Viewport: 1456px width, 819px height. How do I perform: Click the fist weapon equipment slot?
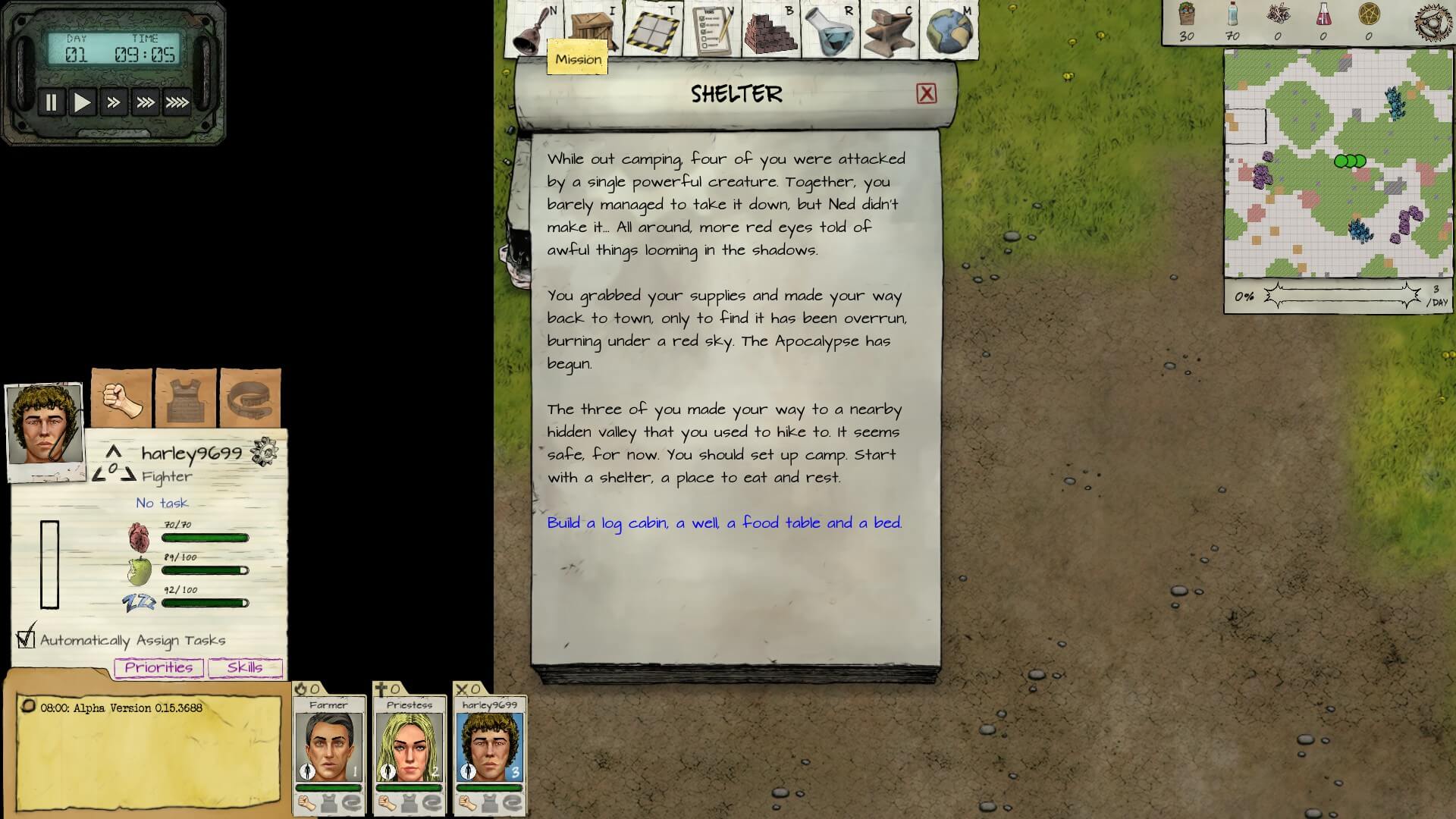click(x=122, y=399)
